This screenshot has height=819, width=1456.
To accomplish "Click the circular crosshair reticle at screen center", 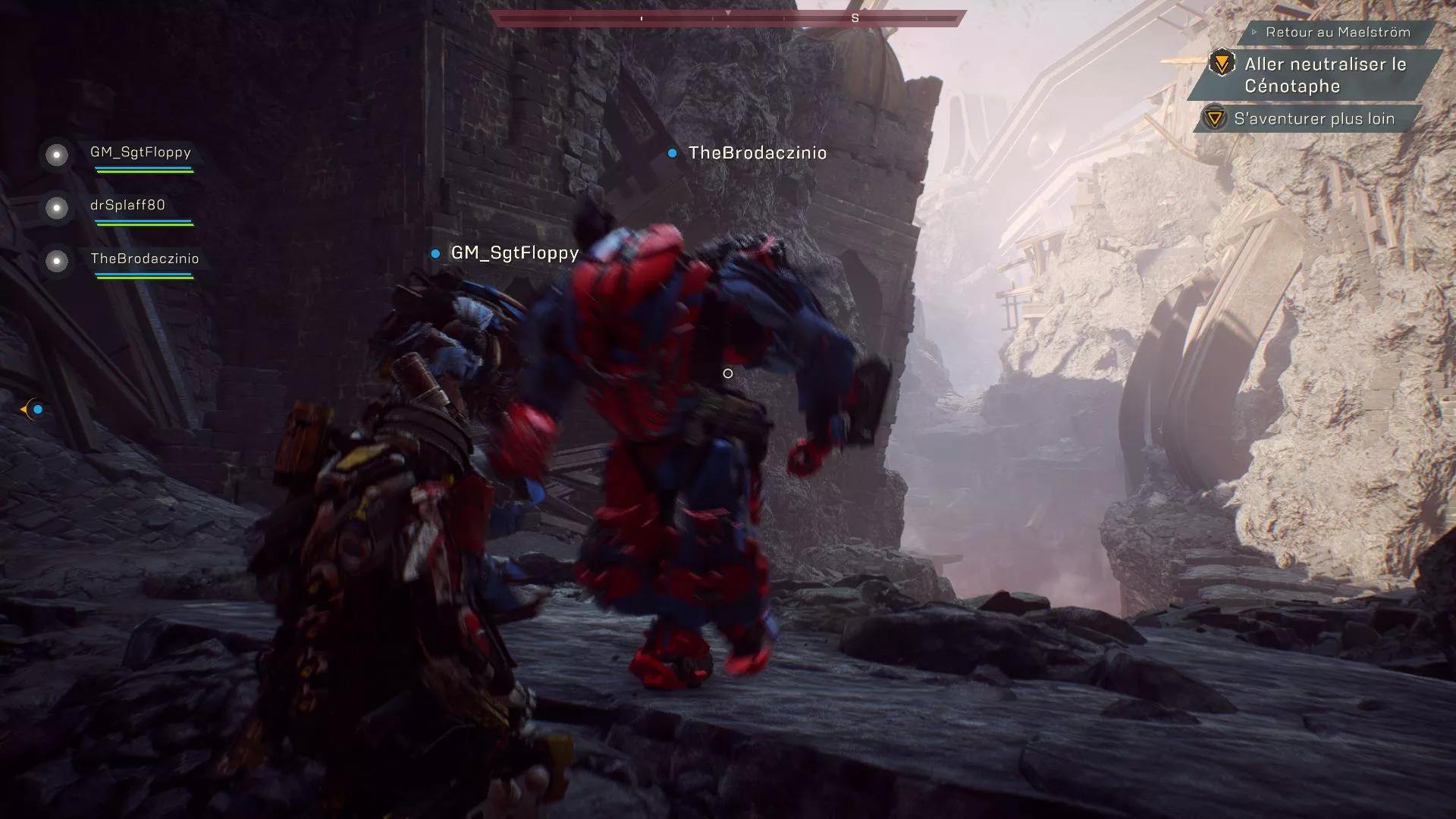I will (729, 373).
